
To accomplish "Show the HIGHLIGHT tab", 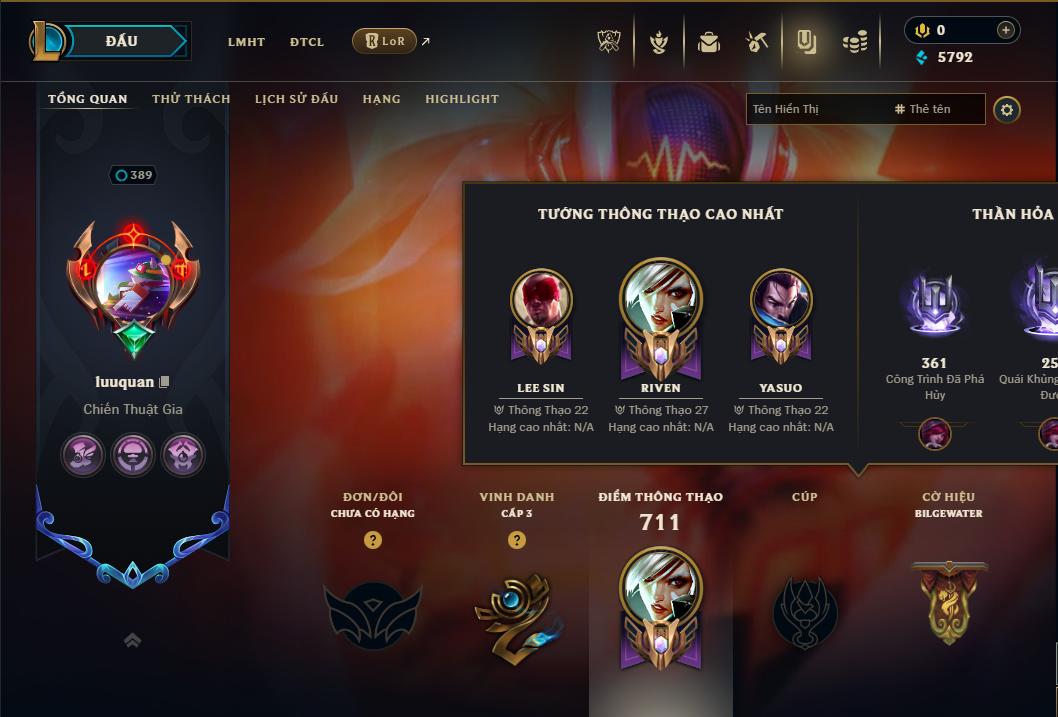I will point(462,99).
